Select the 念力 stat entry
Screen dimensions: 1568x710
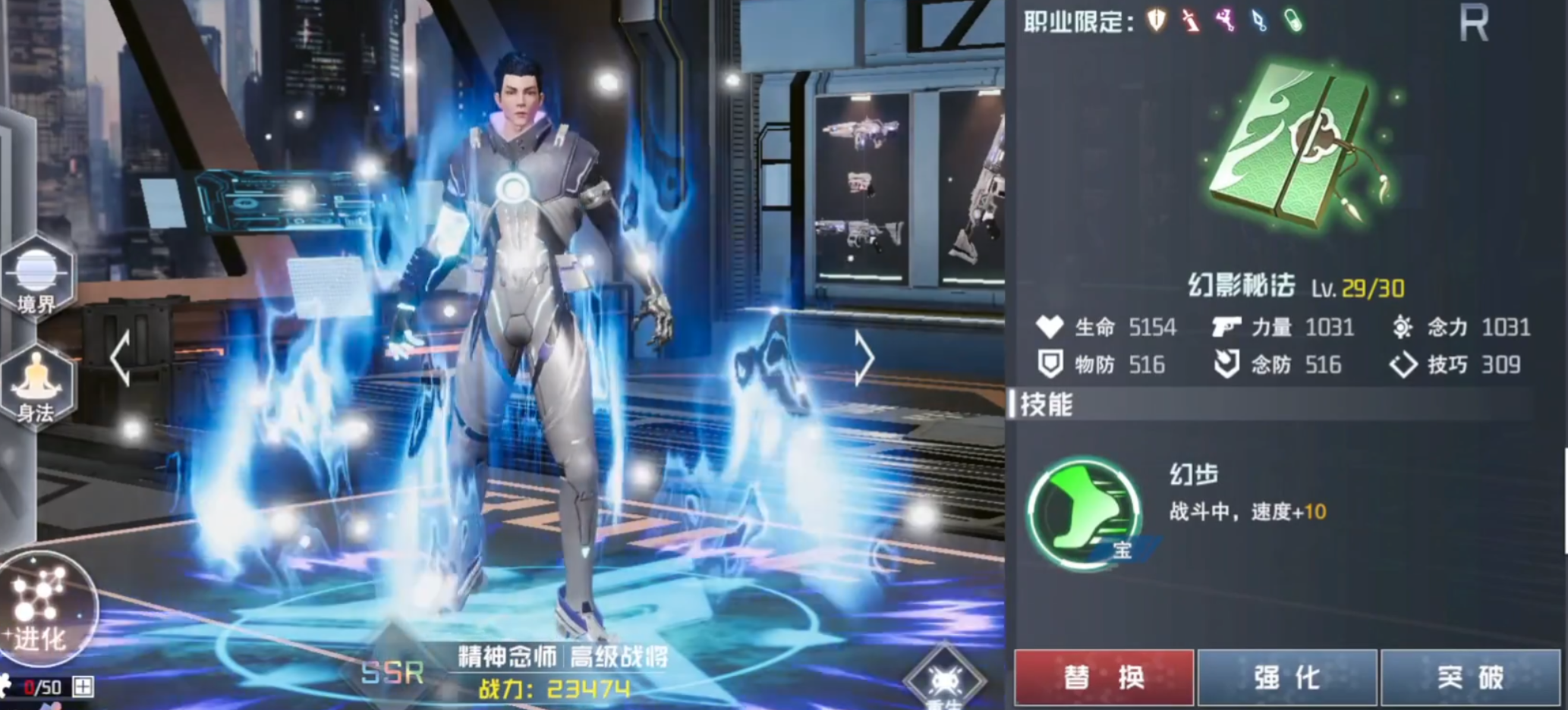1469,328
